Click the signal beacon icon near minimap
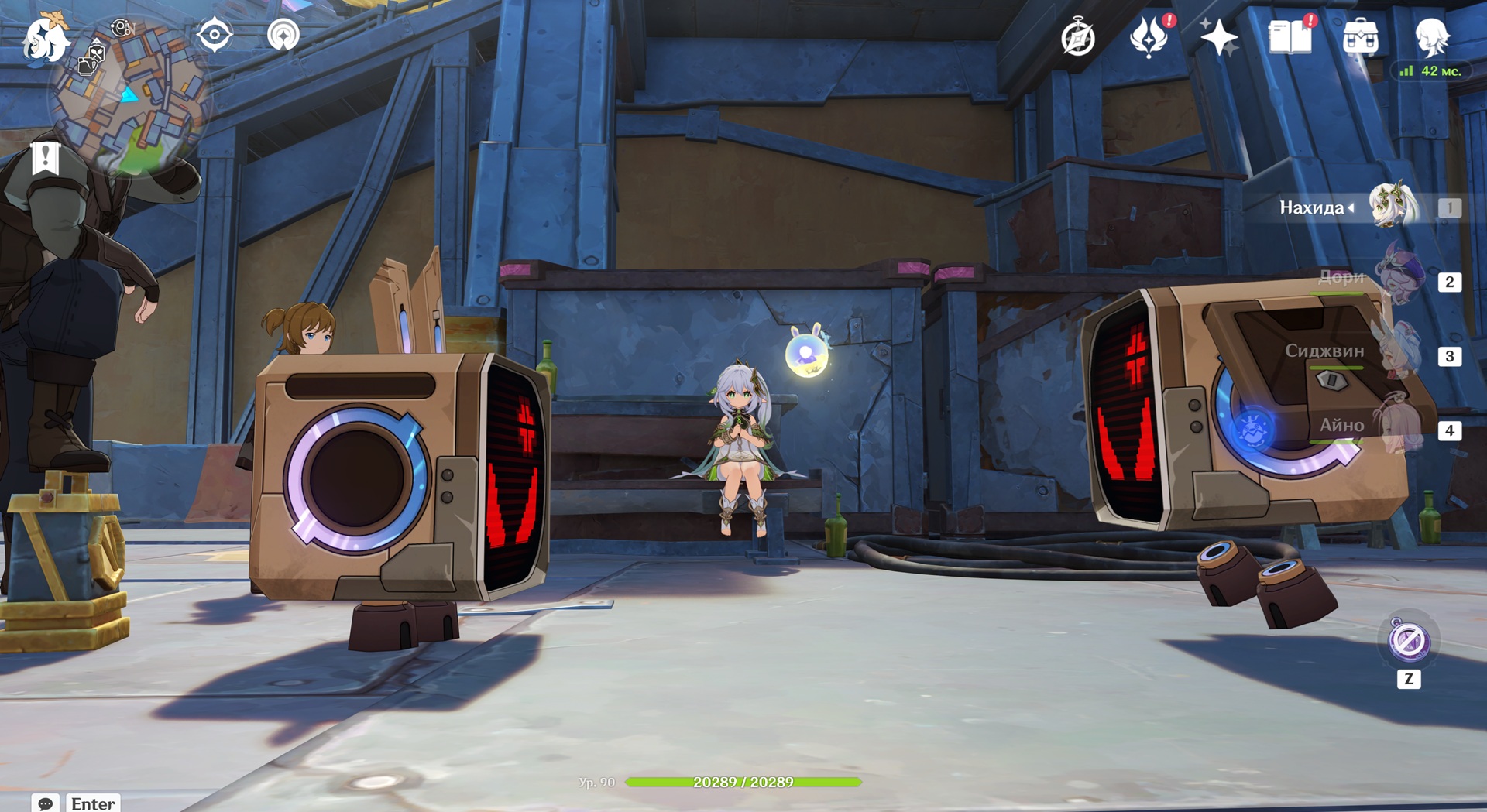 pos(283,35)
